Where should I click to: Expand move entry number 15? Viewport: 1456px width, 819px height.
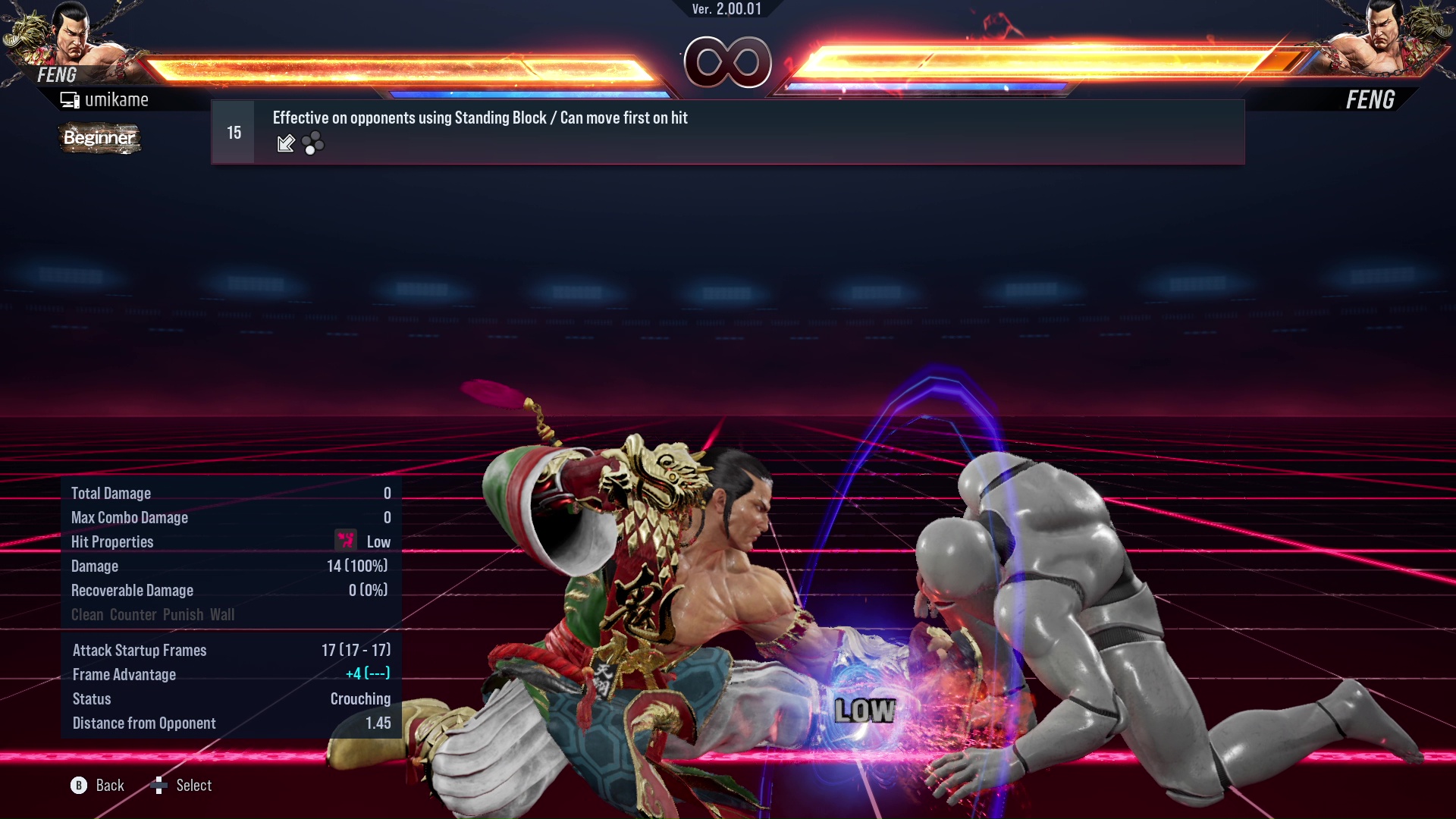point(233,131)
